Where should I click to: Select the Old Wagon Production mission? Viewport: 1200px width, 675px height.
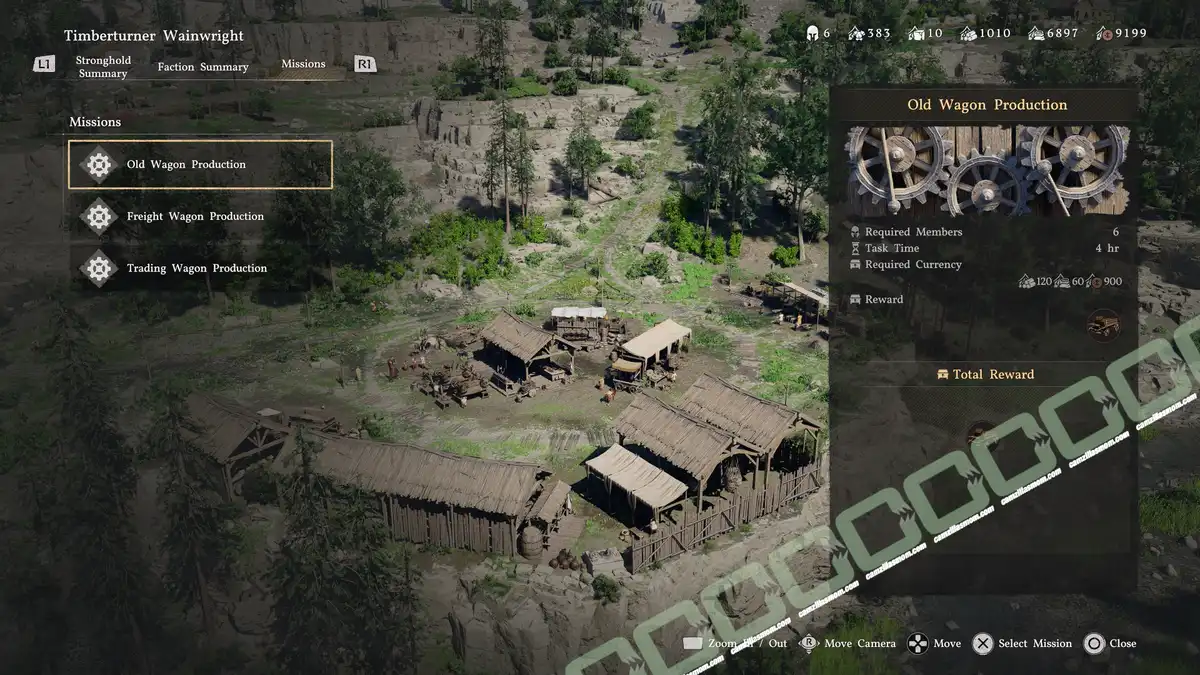(x=200, y=165)
